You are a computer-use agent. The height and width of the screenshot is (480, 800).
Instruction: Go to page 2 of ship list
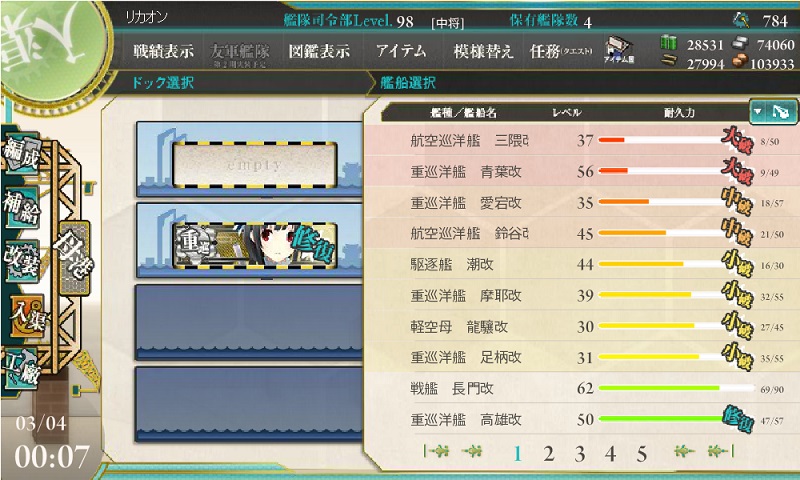click(x=548, y=454)
